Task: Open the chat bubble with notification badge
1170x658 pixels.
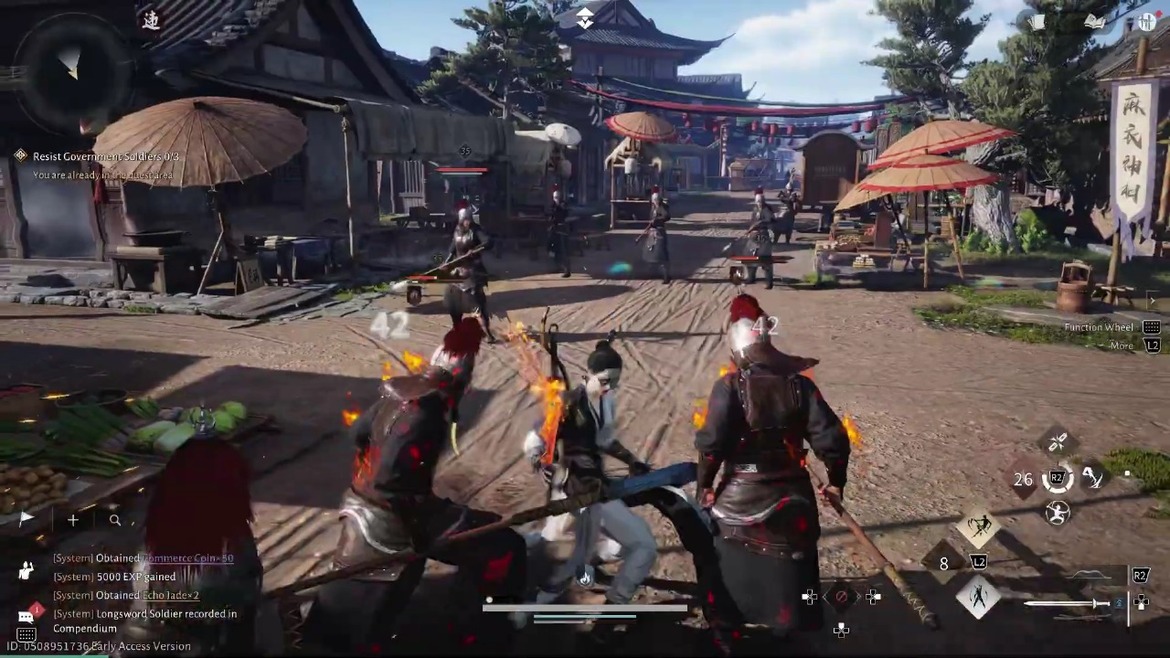Action: 27,615
